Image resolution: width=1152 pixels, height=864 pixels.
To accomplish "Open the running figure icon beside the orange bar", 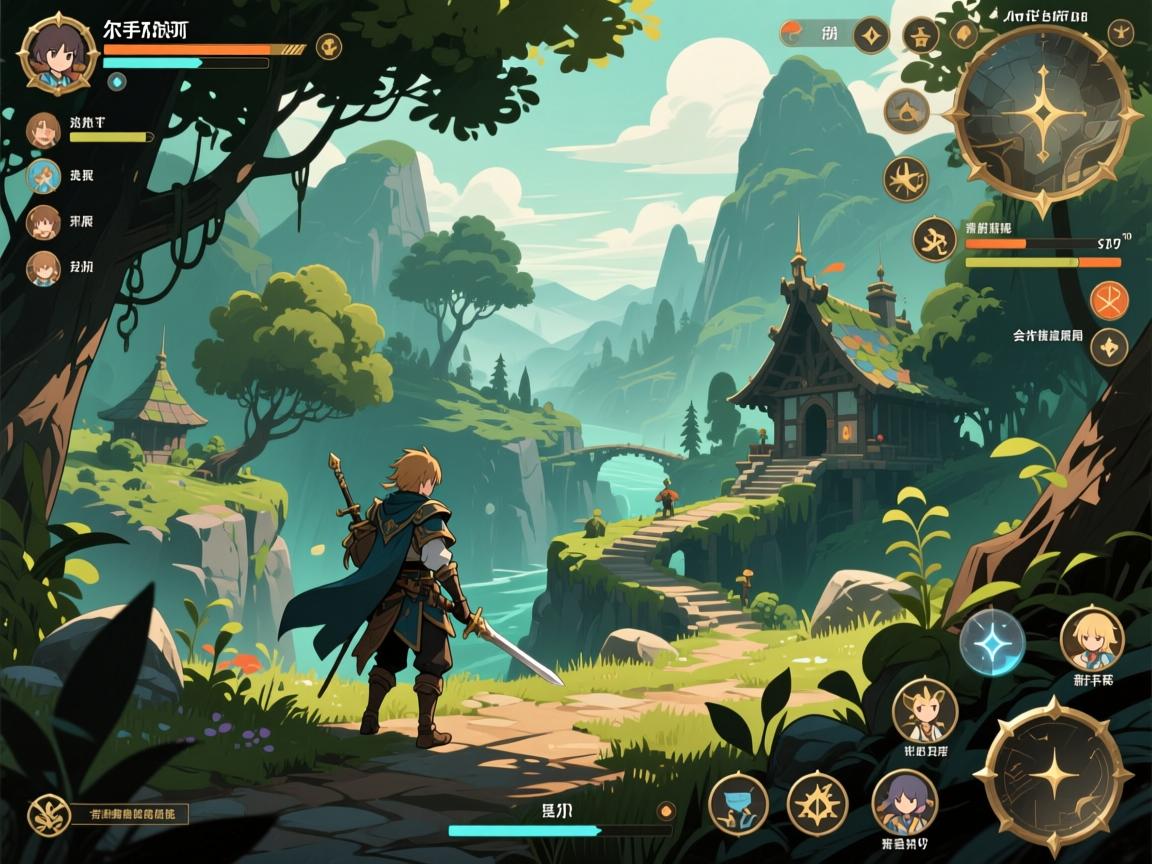I will pyautogui.click(x=935, y=240).
